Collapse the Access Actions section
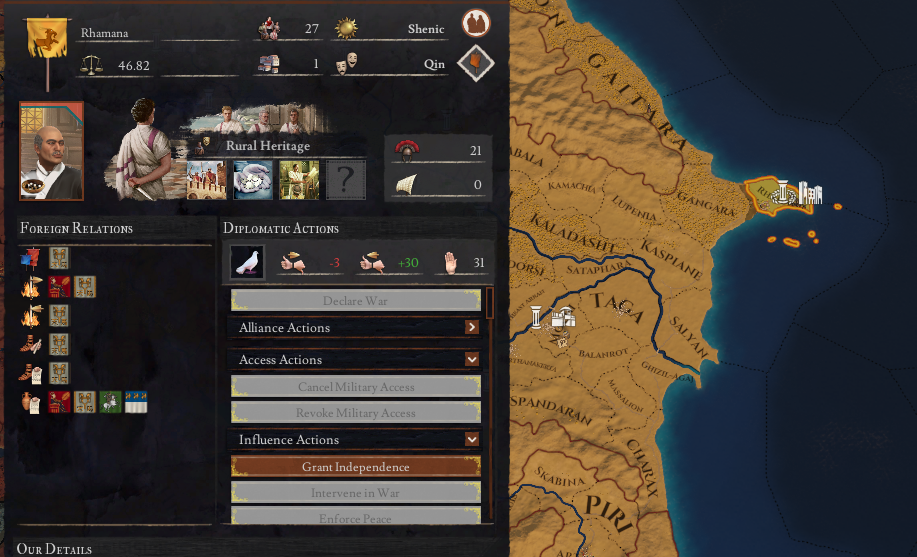The width and height of the screenshot is (917, 557). [x=472, y=359]
